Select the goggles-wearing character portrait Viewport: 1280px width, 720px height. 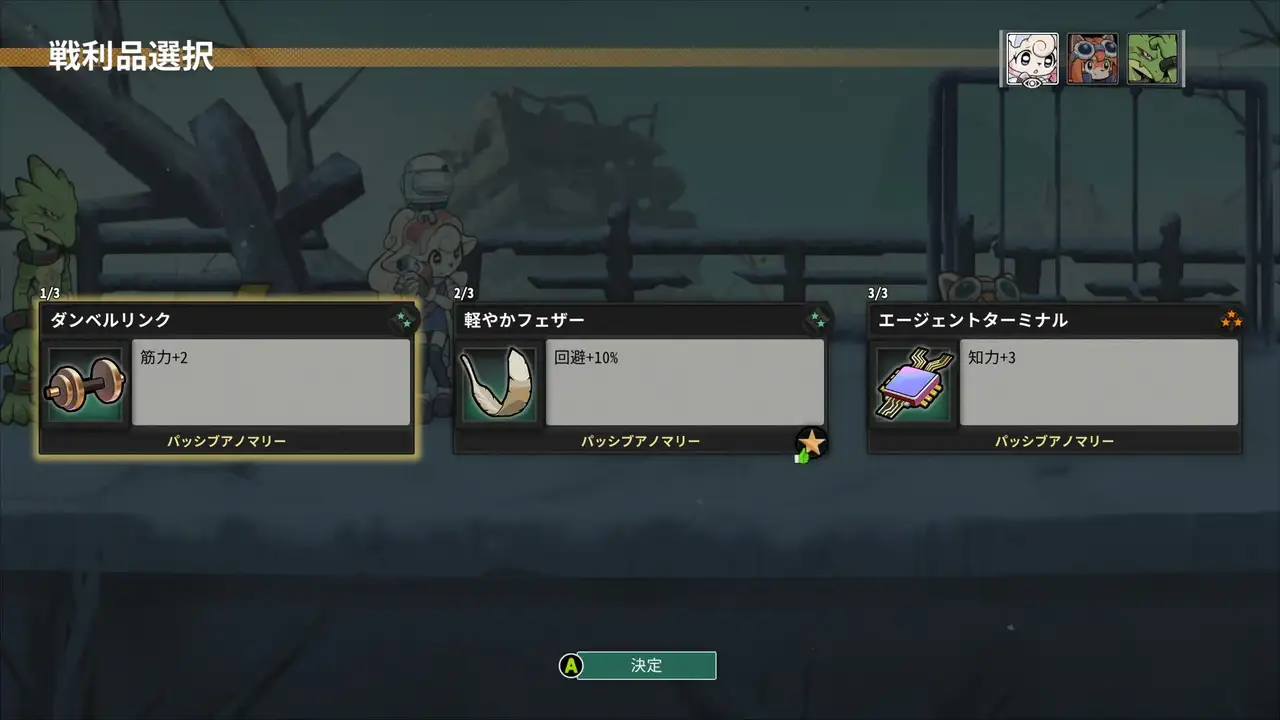point(1092,59)
